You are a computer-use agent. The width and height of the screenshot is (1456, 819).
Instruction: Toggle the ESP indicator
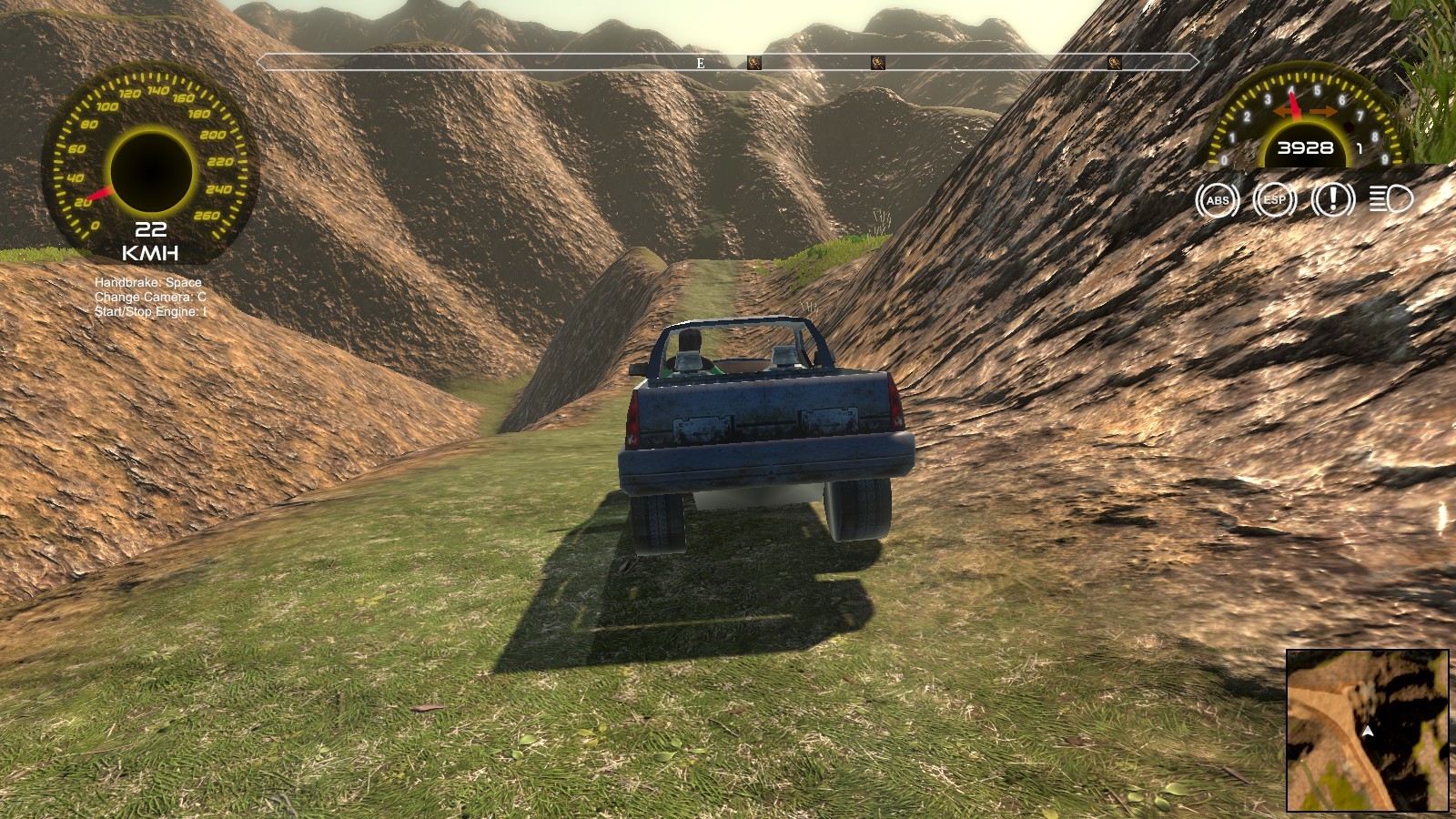pos(1274,201)
